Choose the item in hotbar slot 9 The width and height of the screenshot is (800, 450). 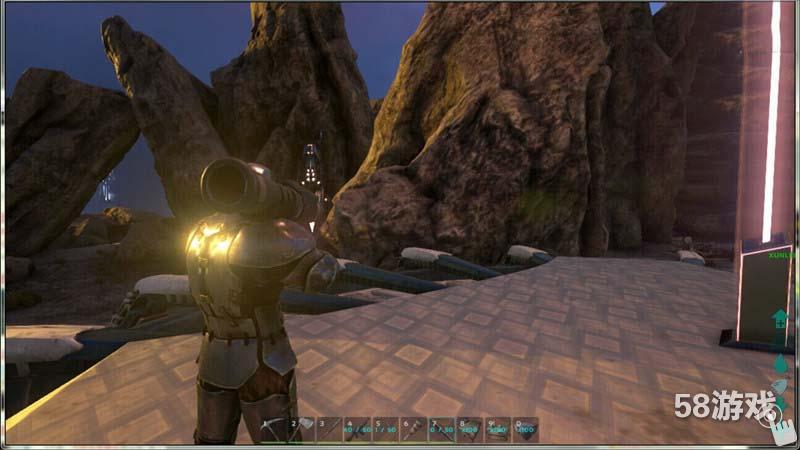[x=497, y=430]
